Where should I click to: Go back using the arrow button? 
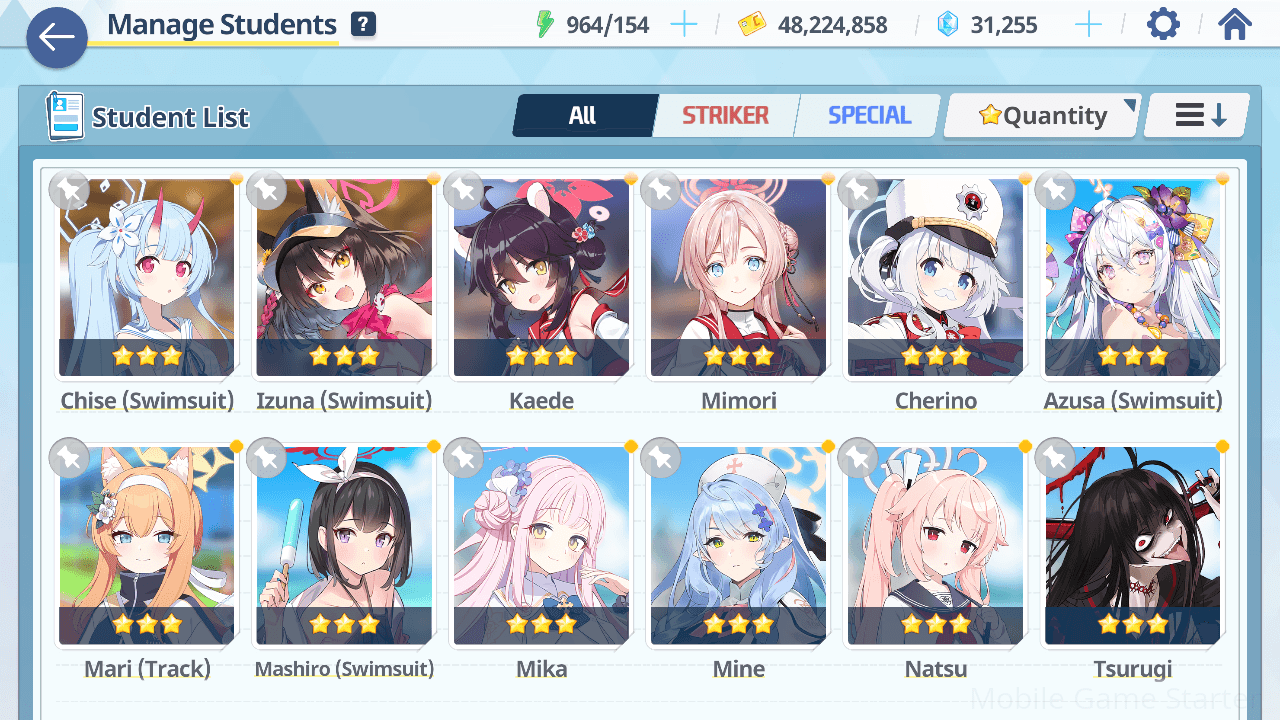57,38
